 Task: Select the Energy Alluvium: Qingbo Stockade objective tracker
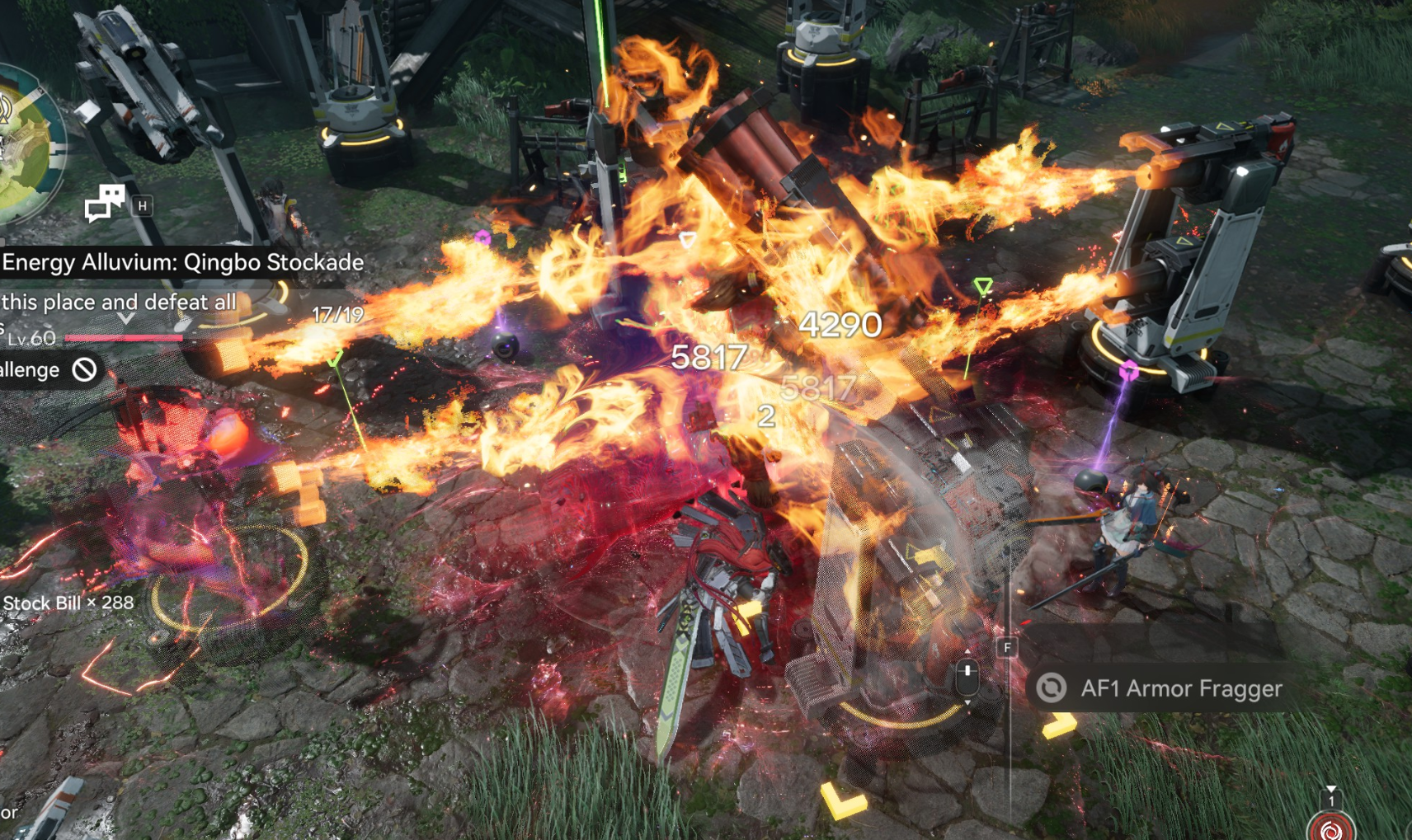coord(182,263)
